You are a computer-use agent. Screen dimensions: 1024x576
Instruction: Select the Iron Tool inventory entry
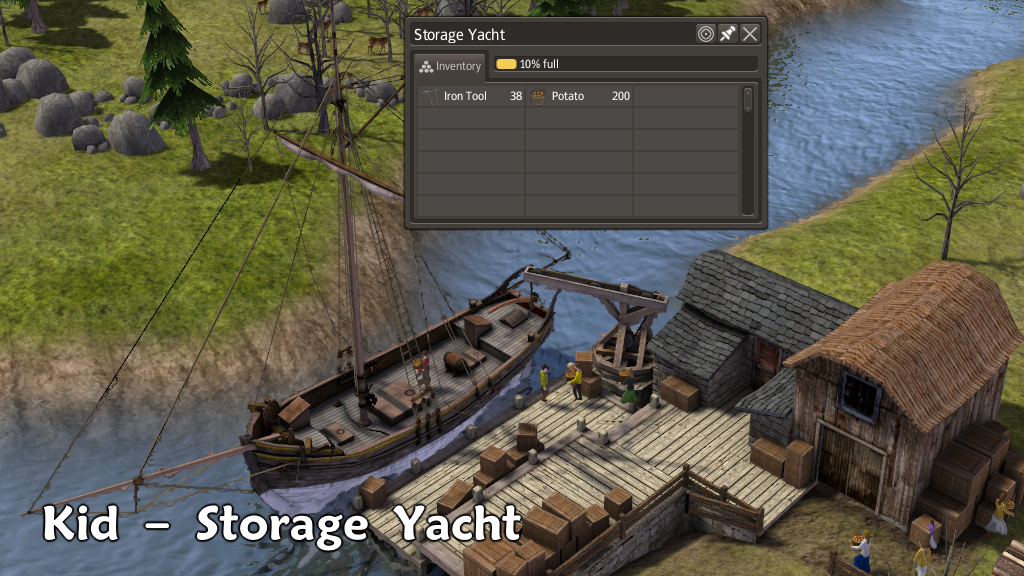coord(471,97)
